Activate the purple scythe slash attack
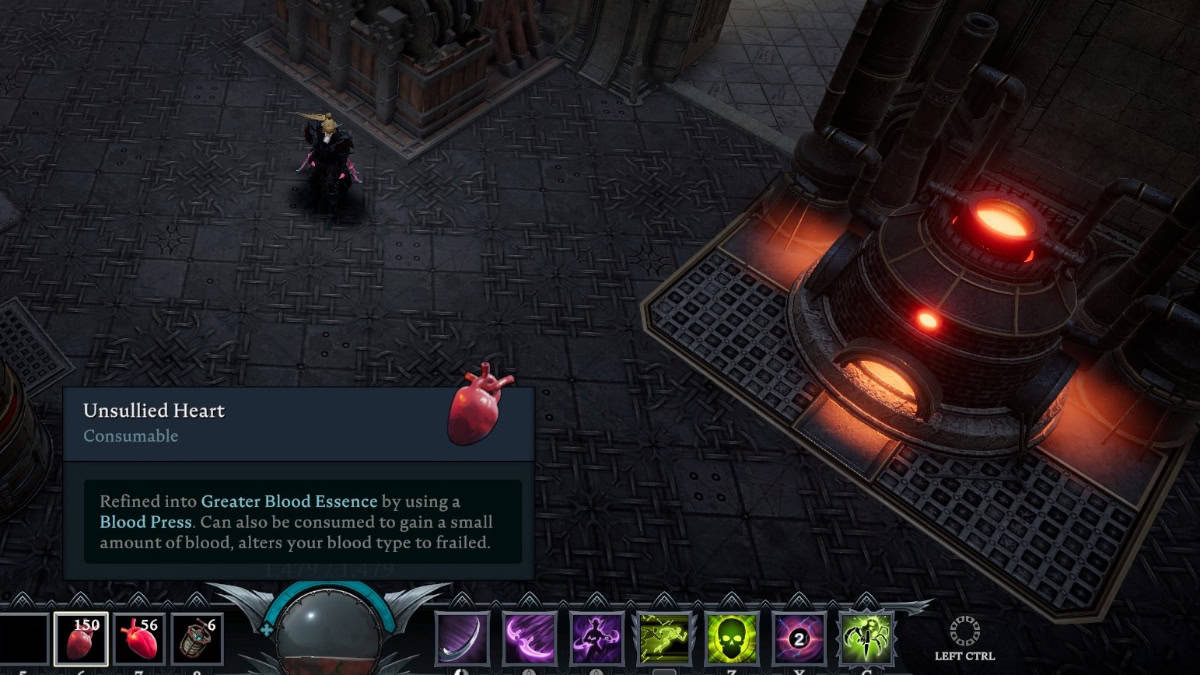This screenshot has height=675, width=1200. 462,639
